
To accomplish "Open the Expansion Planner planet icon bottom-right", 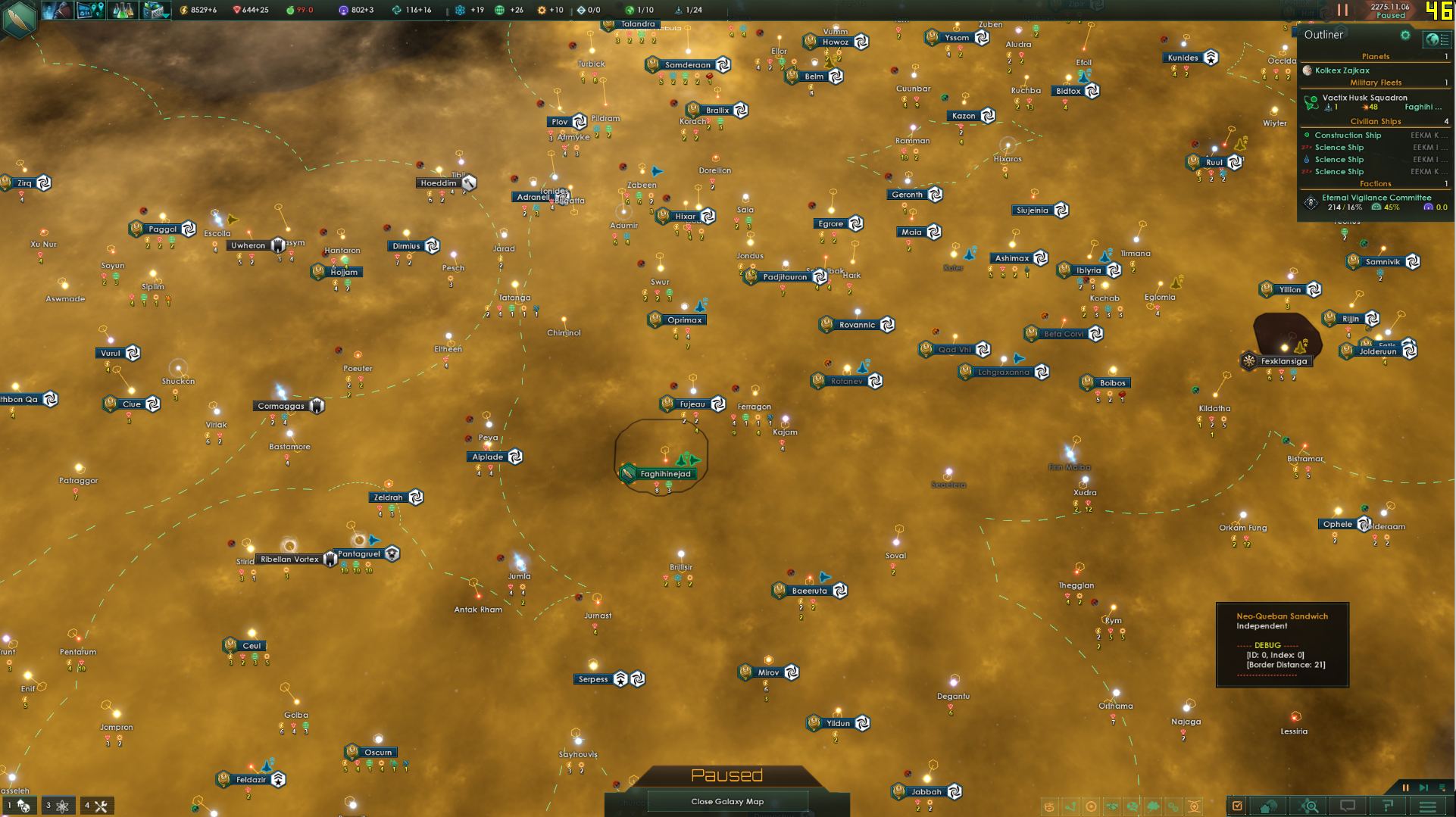I will coord(1268,806).
